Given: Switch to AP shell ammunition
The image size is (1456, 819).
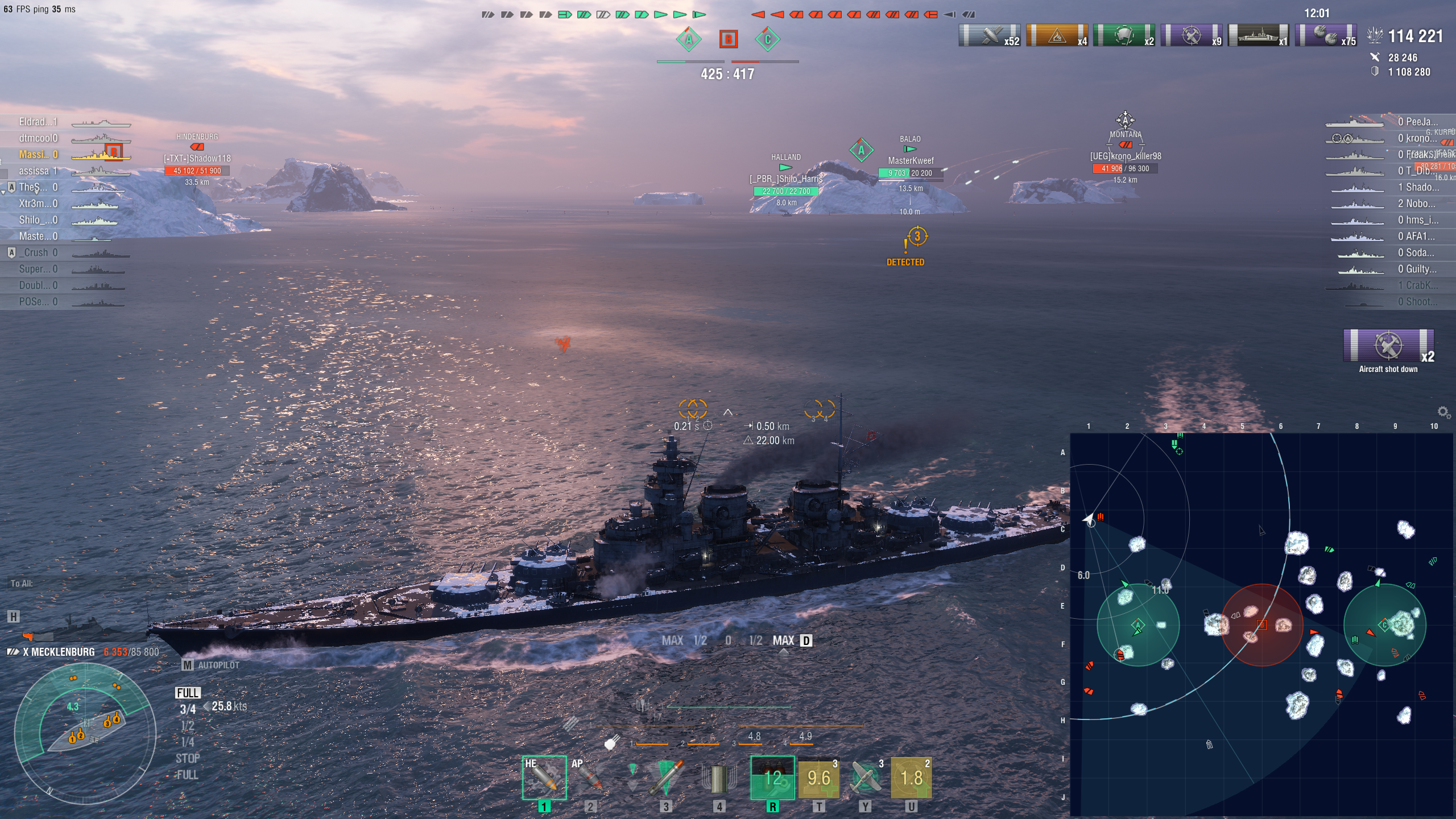Looking at the screenshot, I should pos(590,777).
